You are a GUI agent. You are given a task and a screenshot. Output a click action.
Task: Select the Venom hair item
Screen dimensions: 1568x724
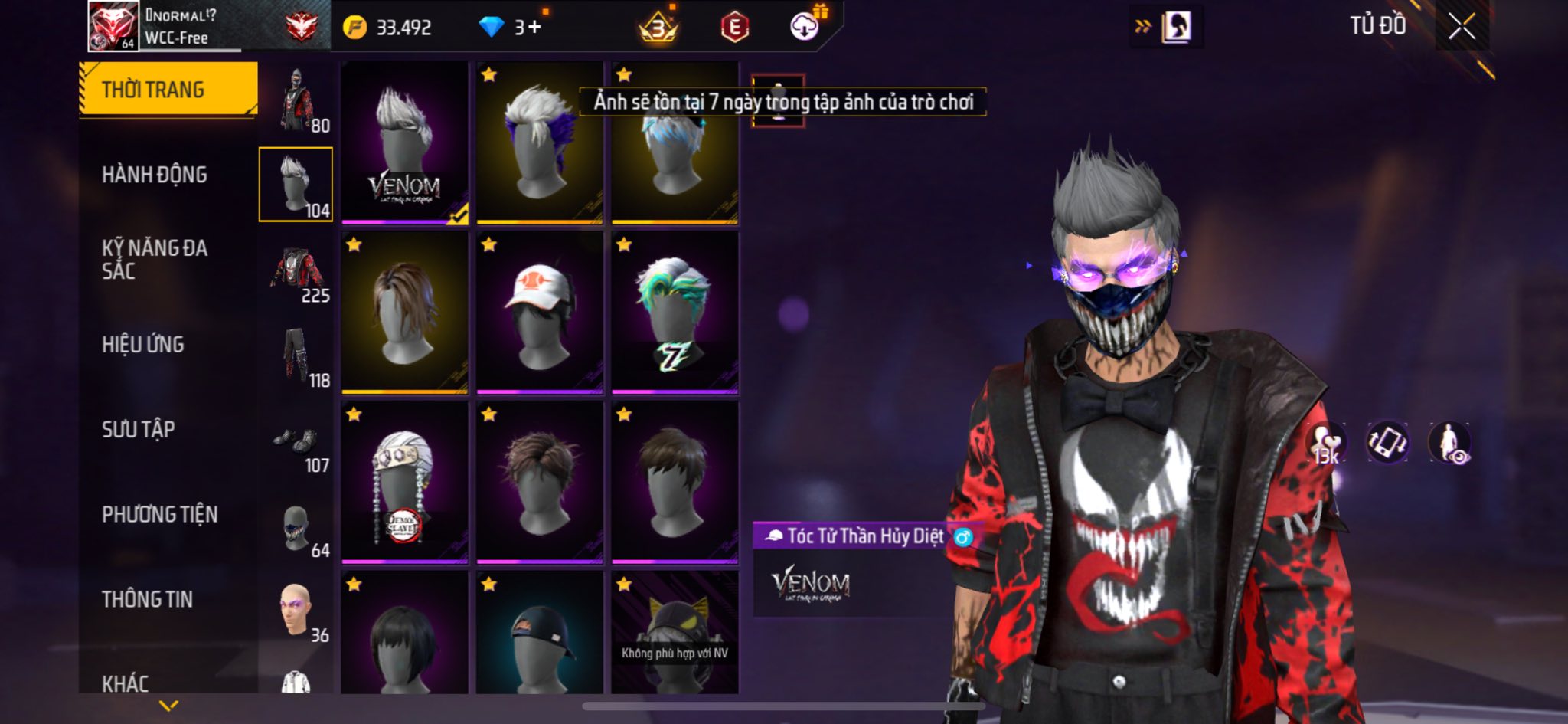pos(404,143)
